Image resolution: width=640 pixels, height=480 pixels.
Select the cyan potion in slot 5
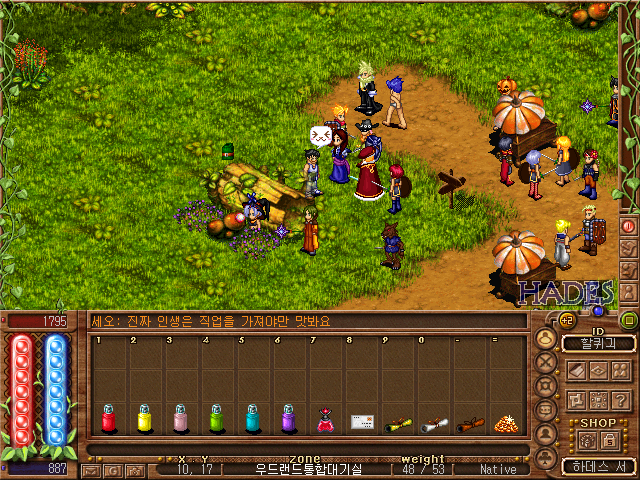coord(252,419)
